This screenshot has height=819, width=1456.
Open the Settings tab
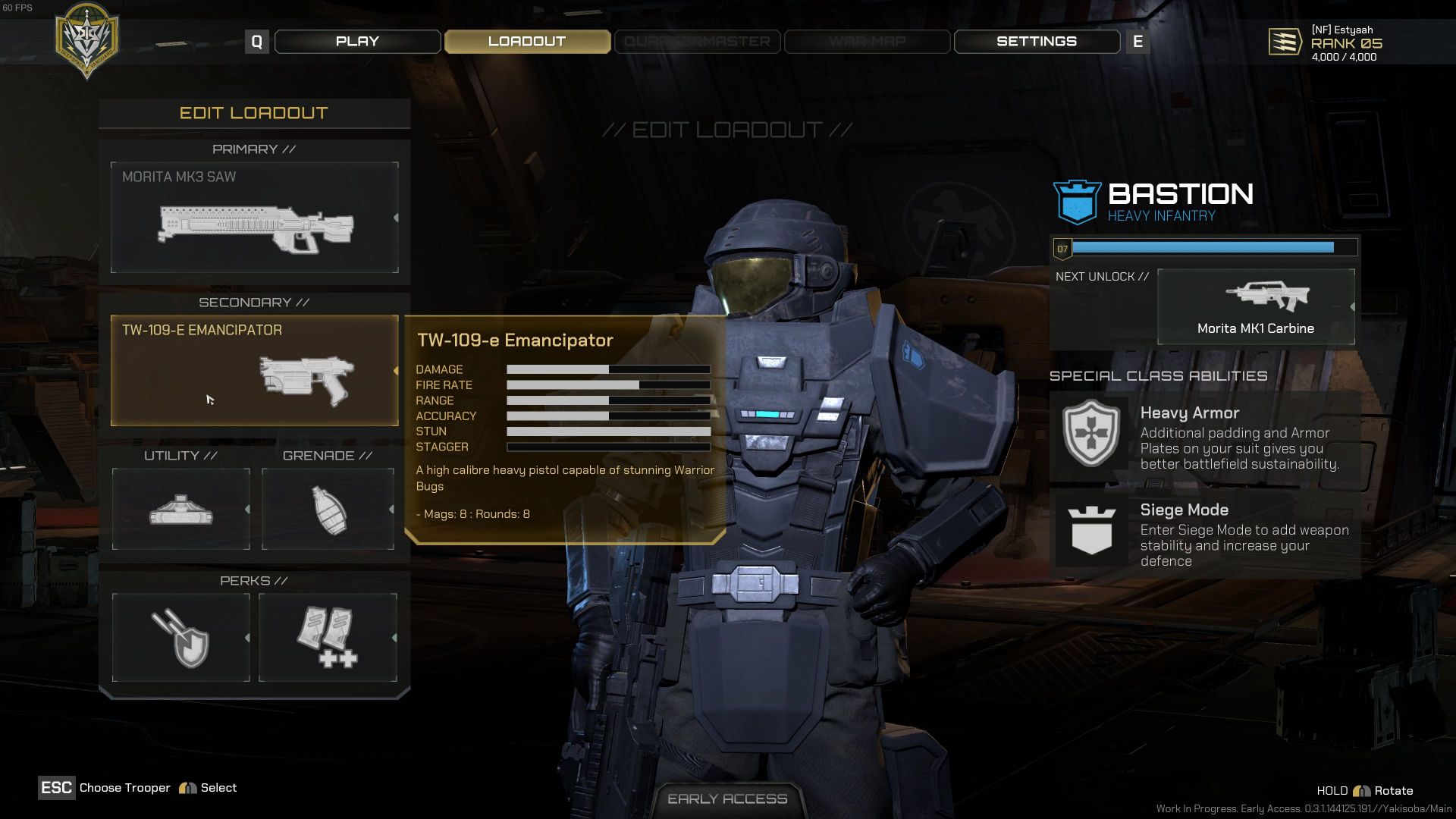(1036, 42)
